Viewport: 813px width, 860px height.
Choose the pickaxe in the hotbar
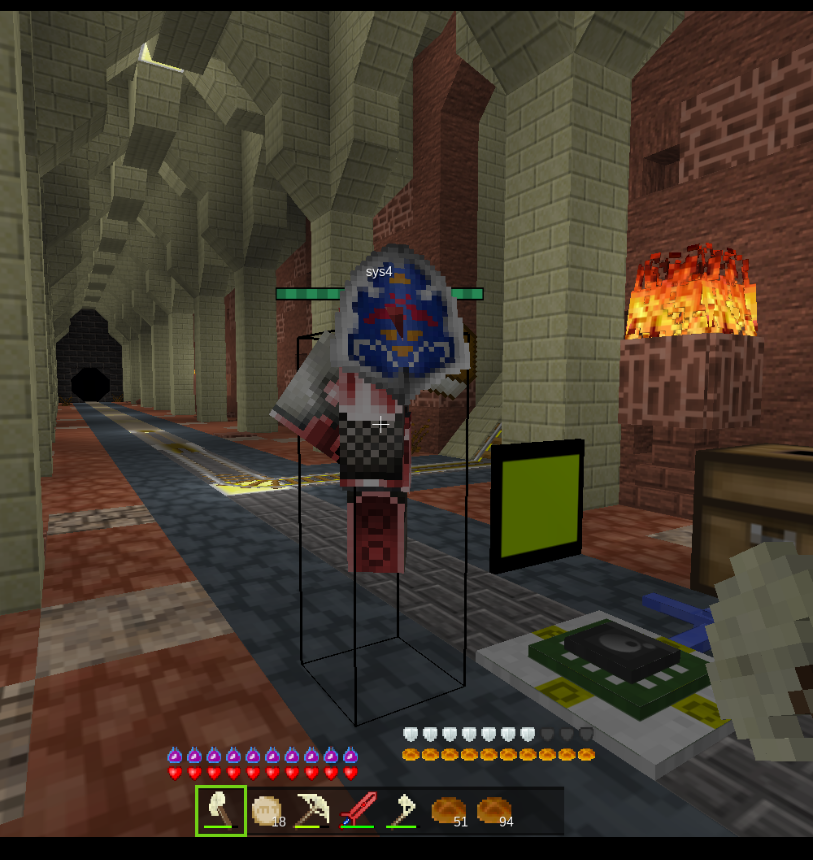[x=312, y=810]
